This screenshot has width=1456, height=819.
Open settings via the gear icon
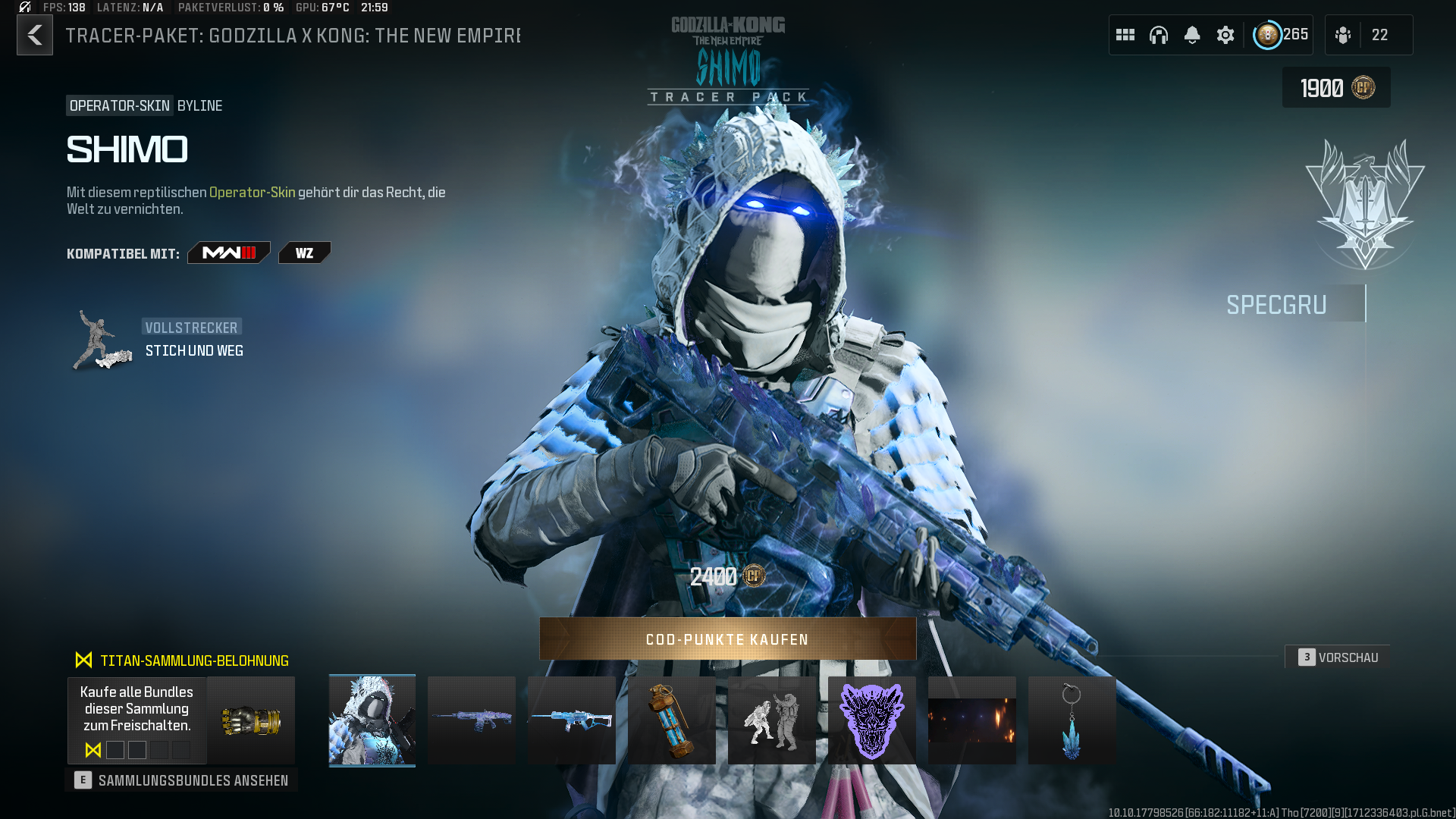1225,35
